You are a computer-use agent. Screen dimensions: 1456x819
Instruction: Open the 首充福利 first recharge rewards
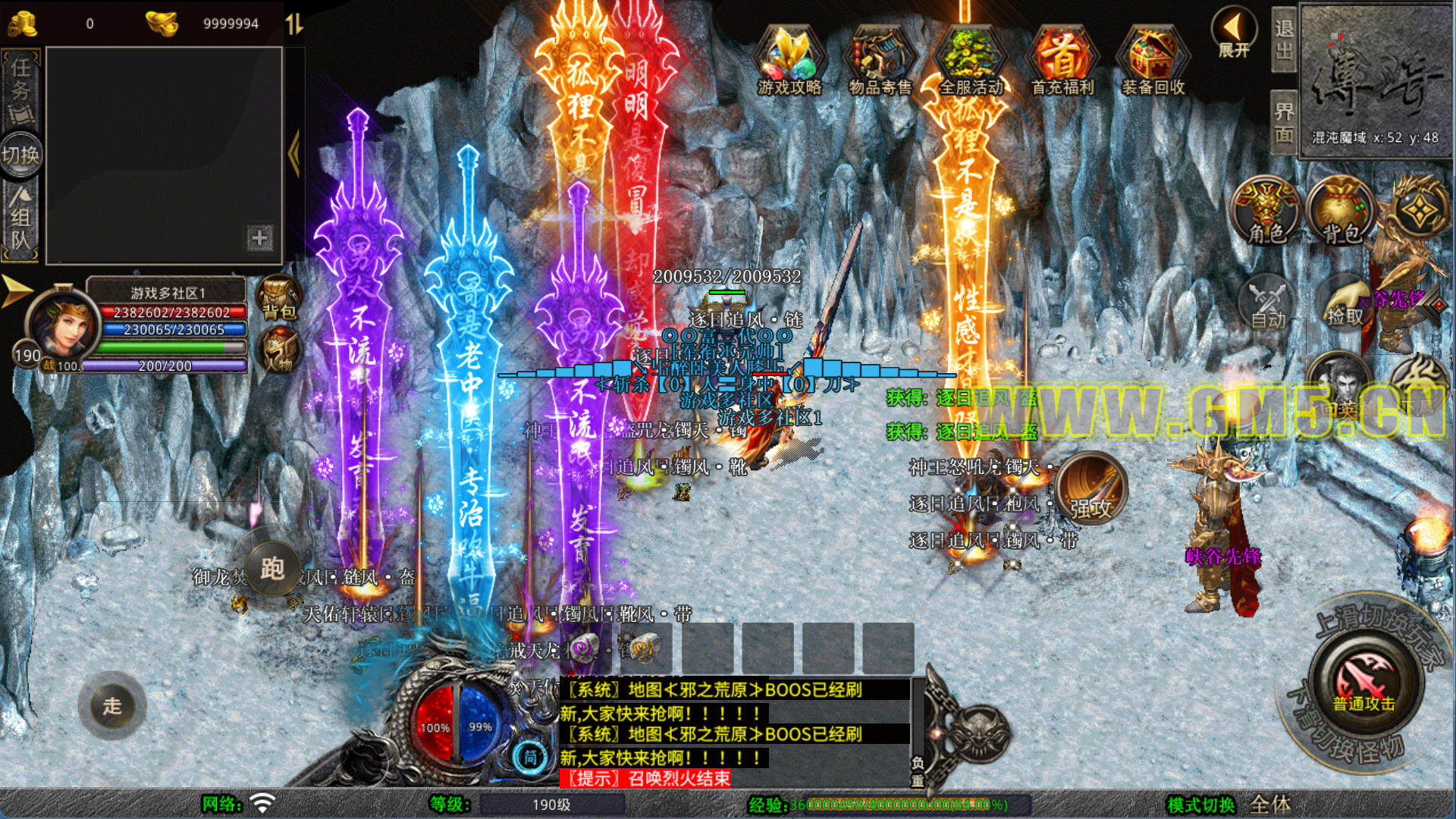pyautogui.click(x=1062, y=61)
